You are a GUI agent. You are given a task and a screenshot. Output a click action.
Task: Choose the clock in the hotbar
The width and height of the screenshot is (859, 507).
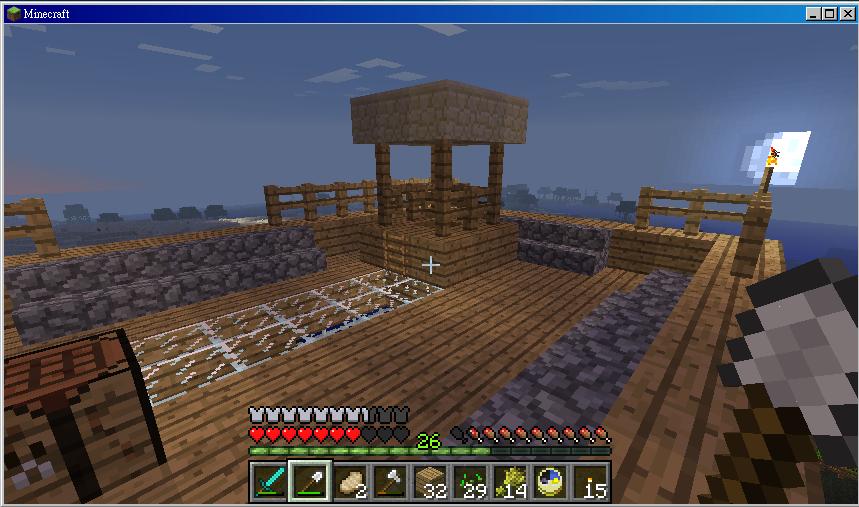549,482
